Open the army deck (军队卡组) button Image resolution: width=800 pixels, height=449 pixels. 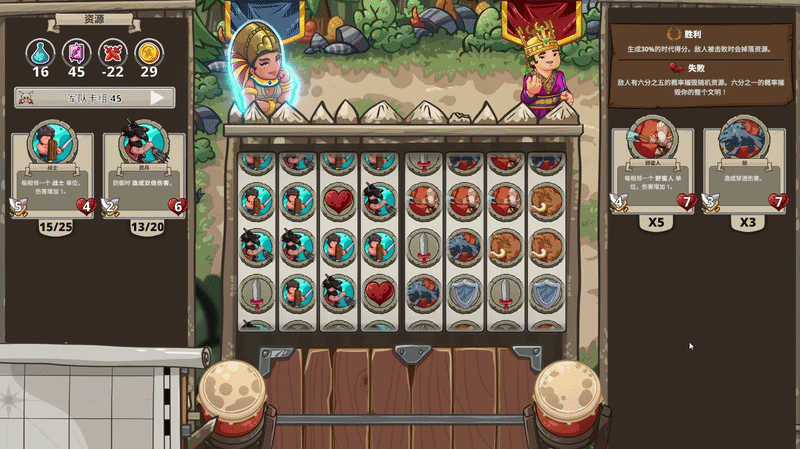[x=94, y=98]
